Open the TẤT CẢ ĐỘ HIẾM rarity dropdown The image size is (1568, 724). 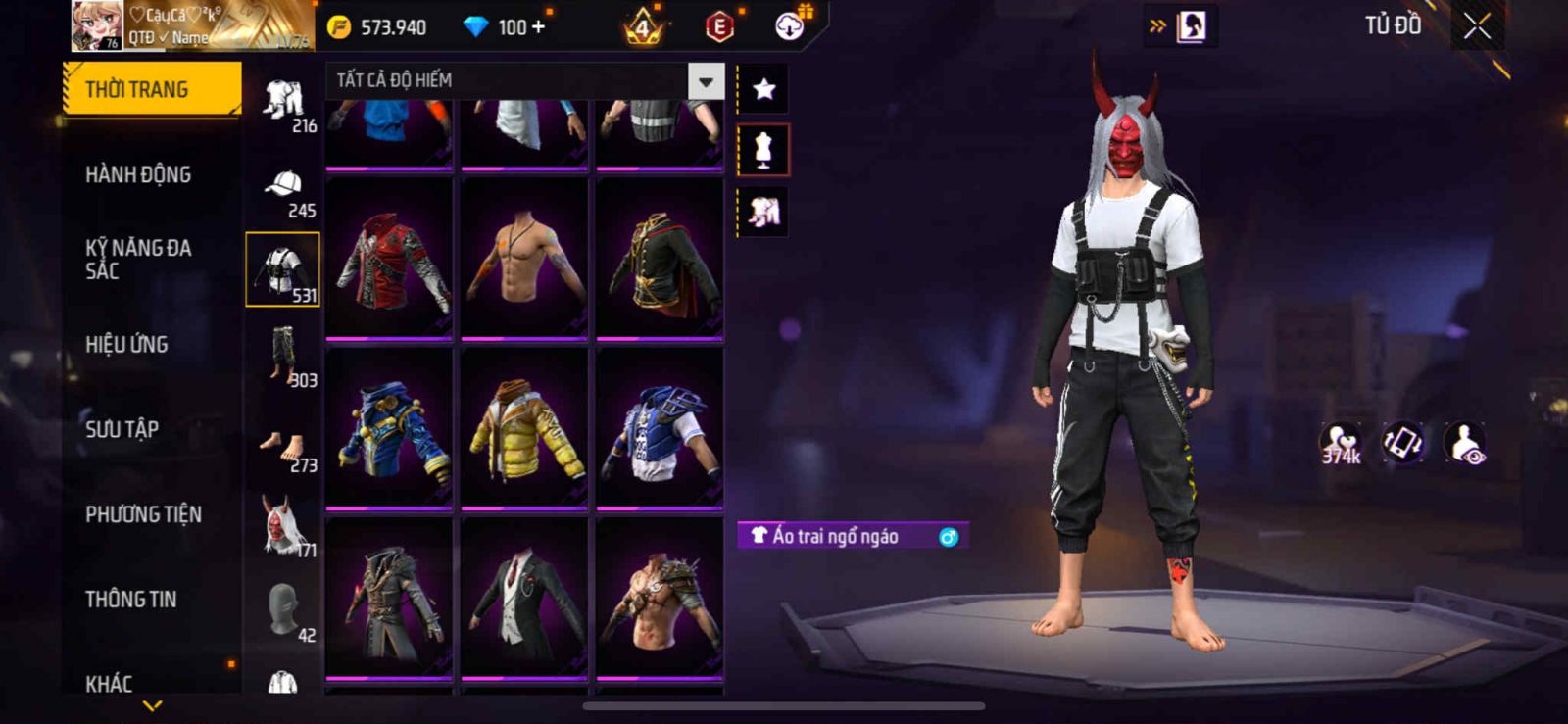(x=706, y=81)
